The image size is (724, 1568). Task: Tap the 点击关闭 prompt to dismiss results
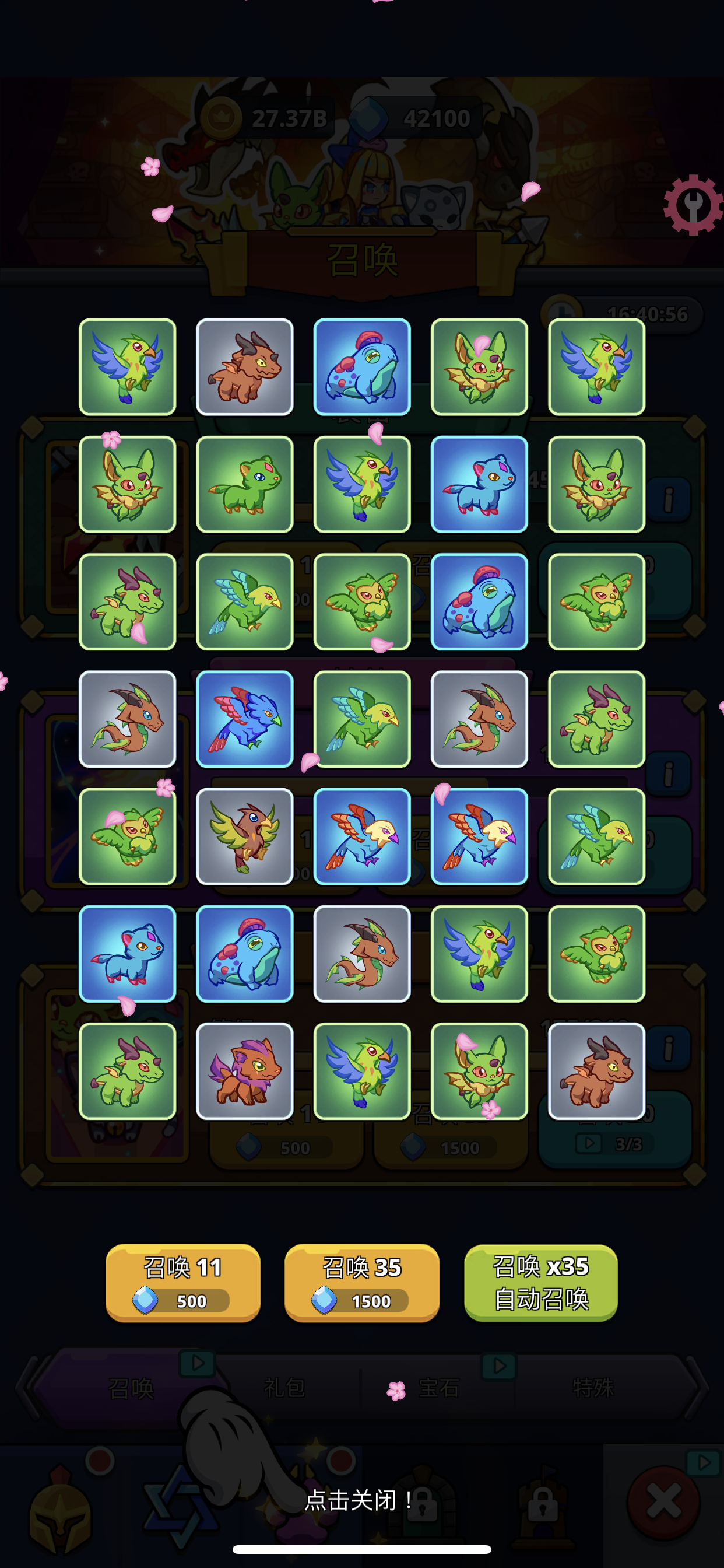359,1500
